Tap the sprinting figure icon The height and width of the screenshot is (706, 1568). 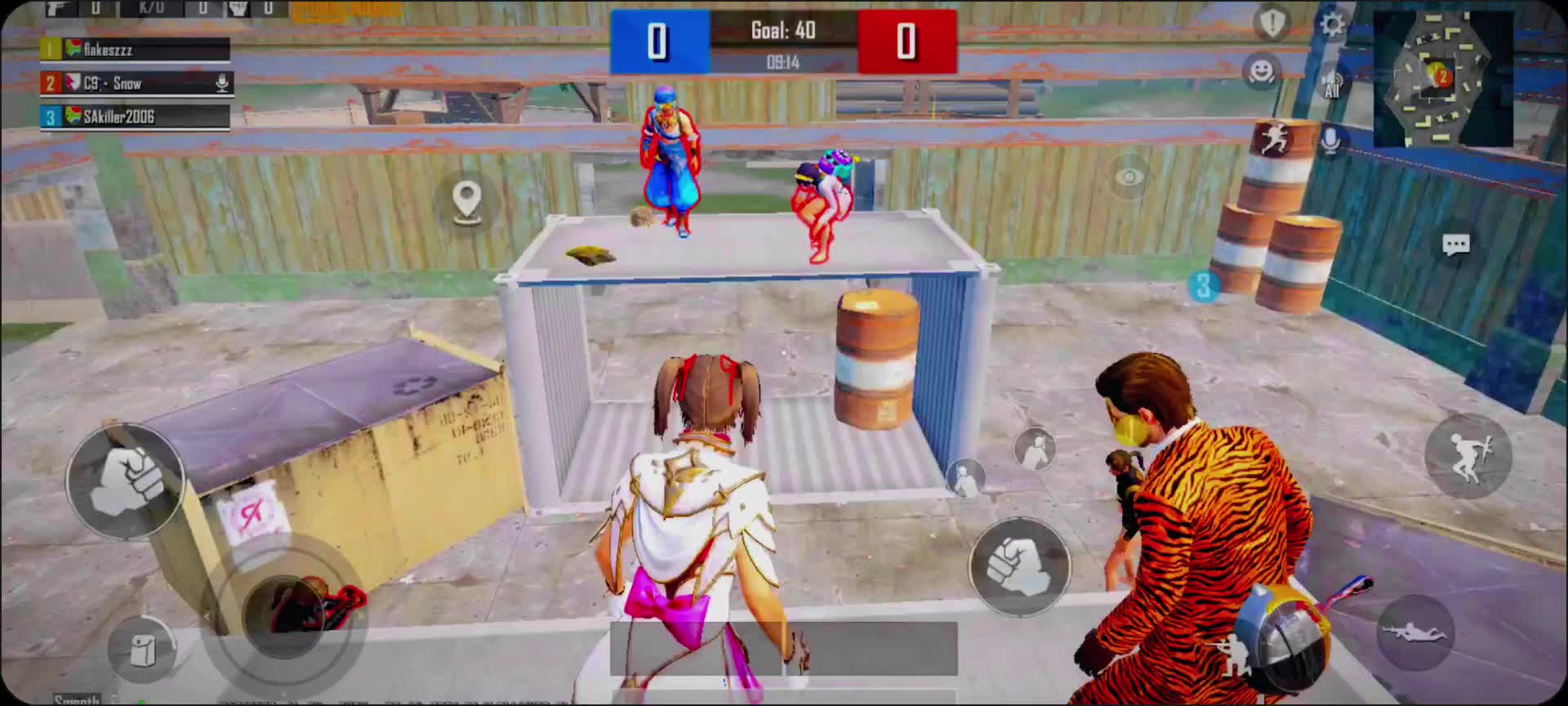(1274, 140)
